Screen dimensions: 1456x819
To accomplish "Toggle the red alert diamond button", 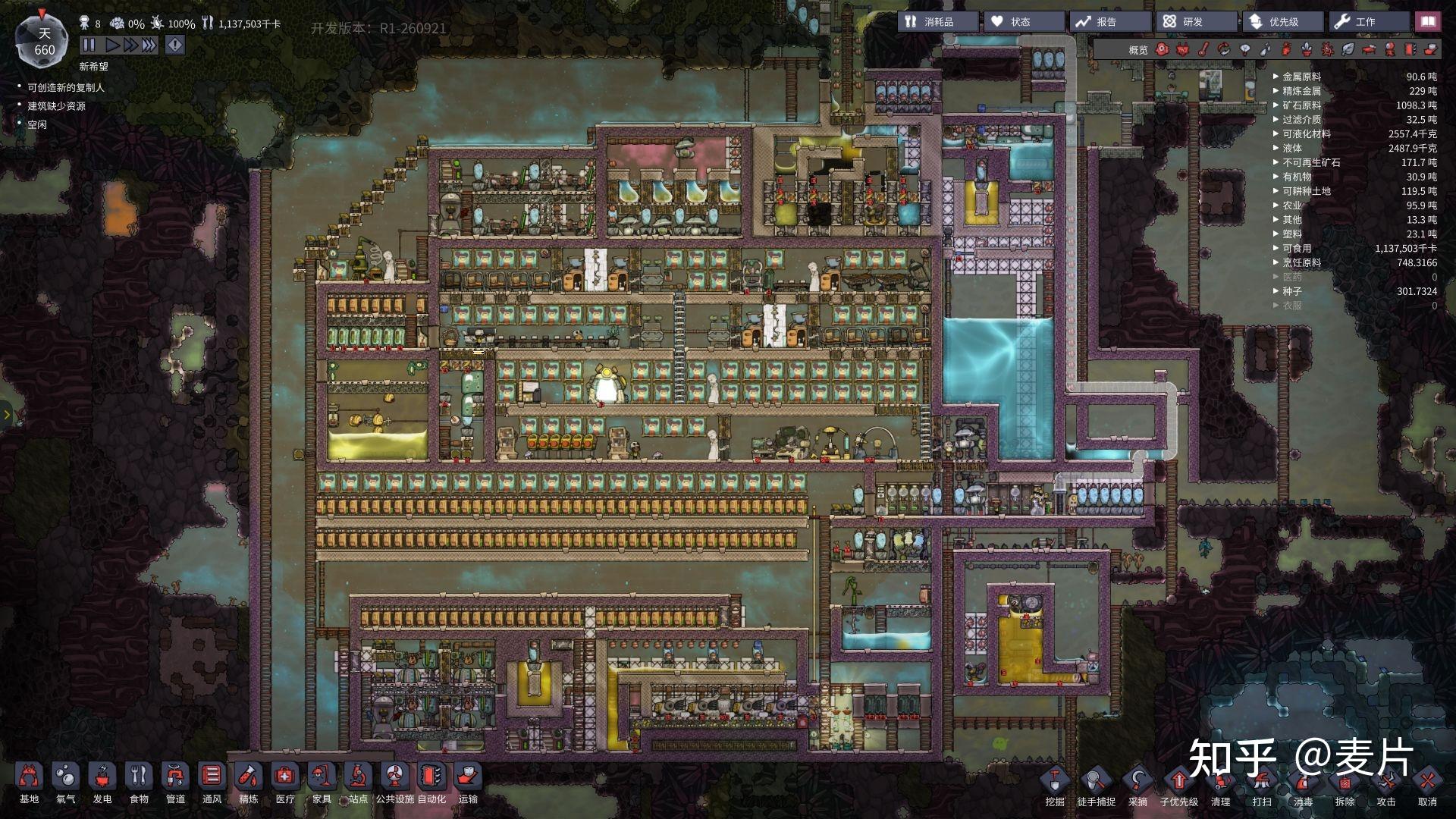I will pyautogui.click(x=175, y=45).
